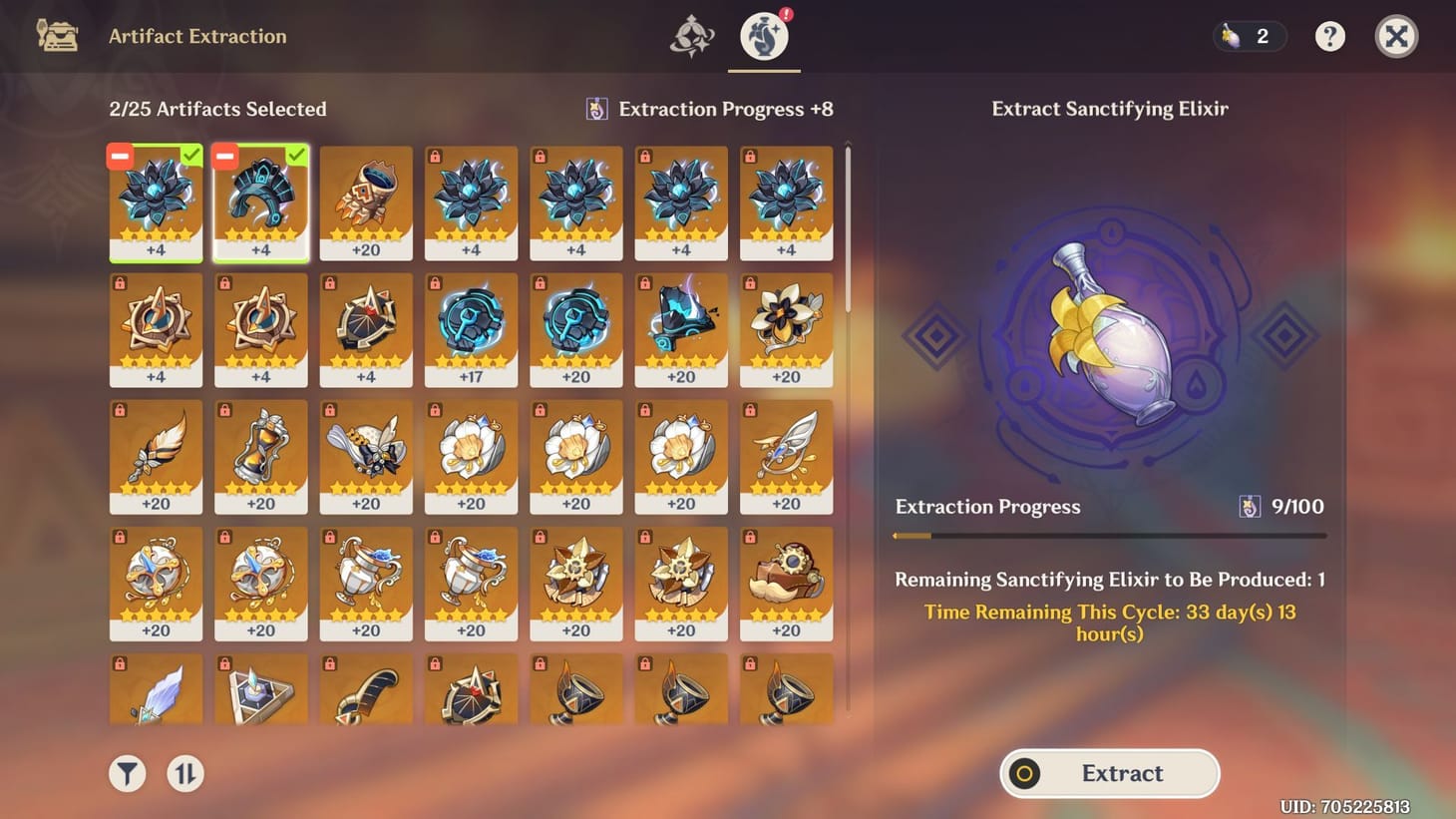Open the Artifact Extraction chest icon
Image resolution: width=1456 pixels, height=819 pixels.
tap(57, 36)
